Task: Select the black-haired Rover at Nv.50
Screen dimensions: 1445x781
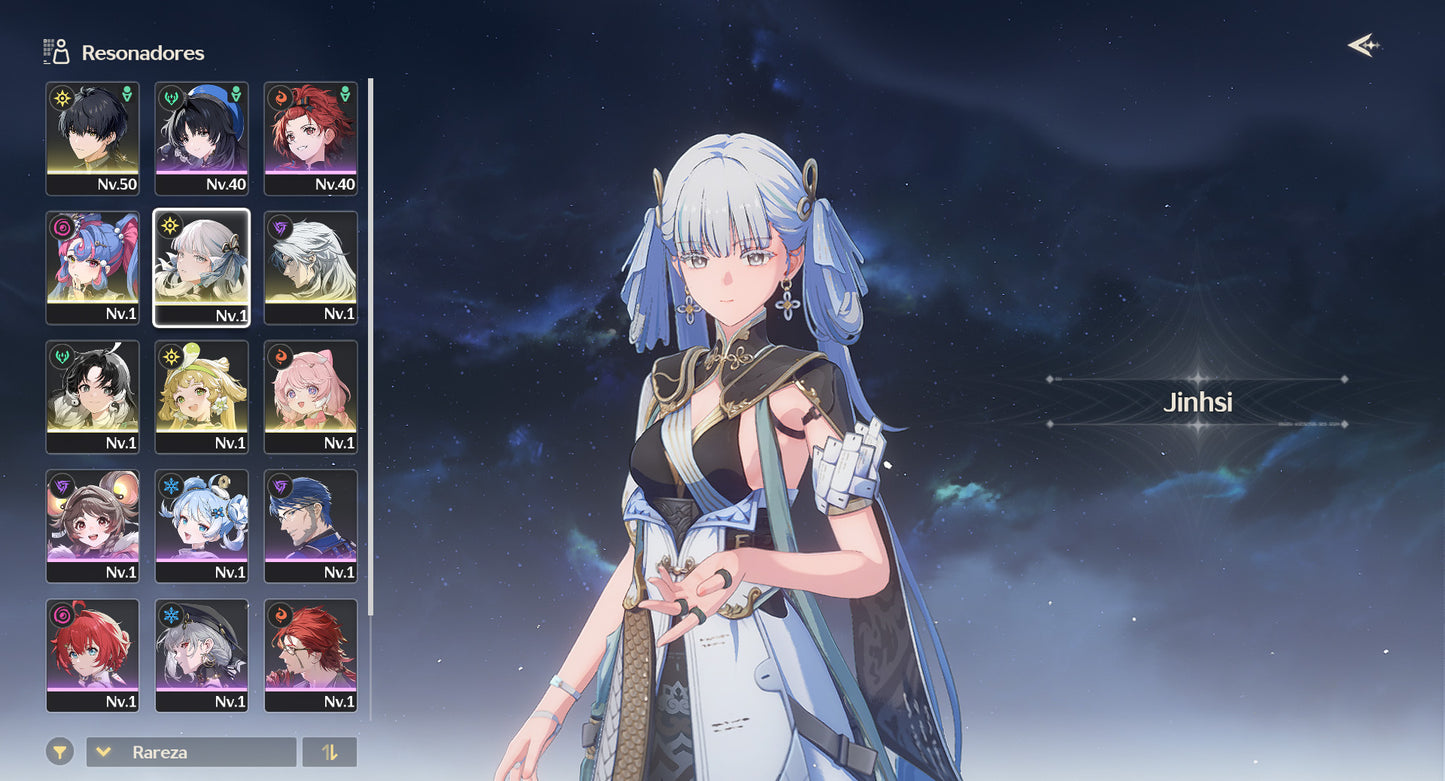Action: coord(93,138)
